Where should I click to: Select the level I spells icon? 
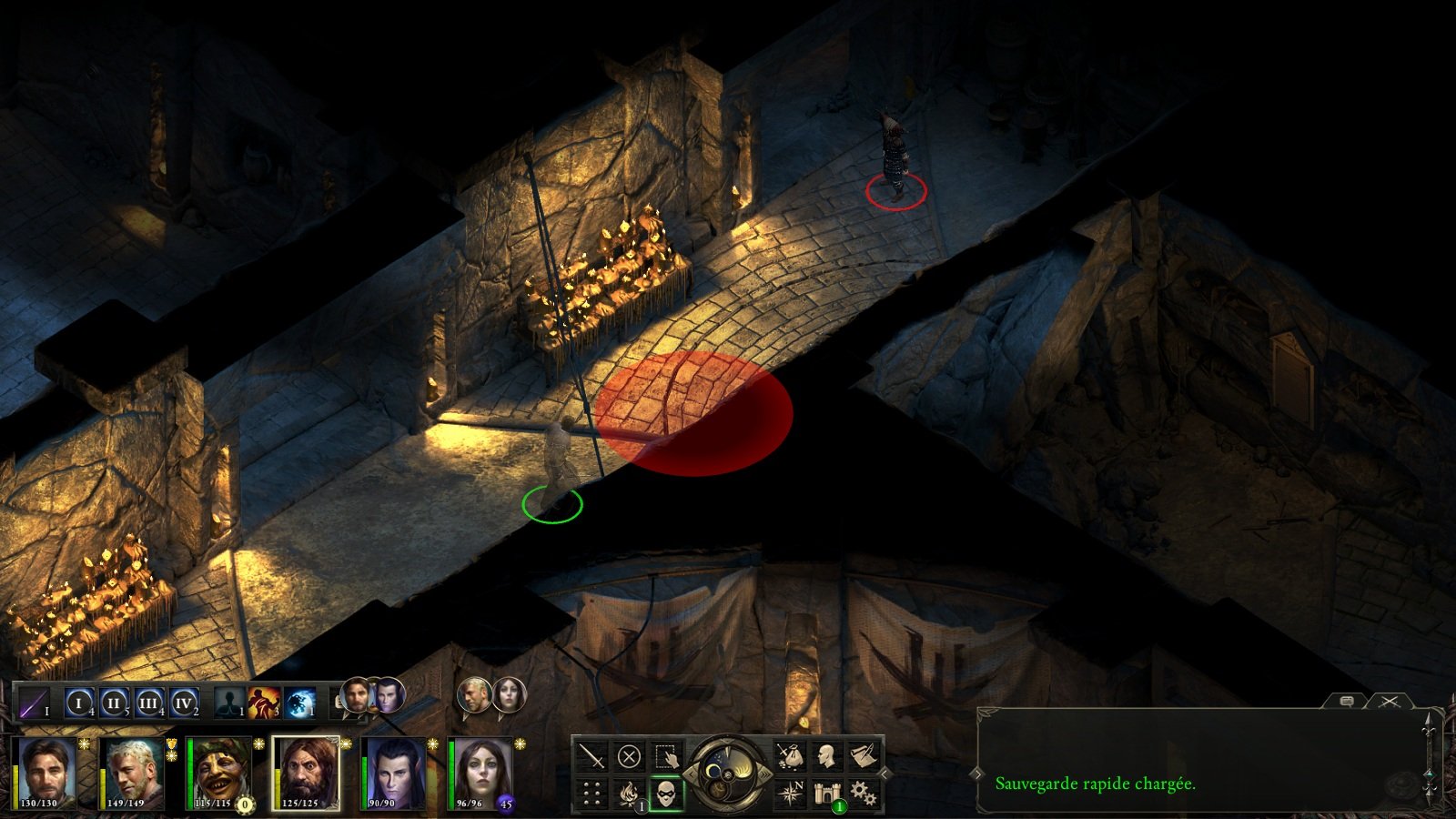click(79, 703)
